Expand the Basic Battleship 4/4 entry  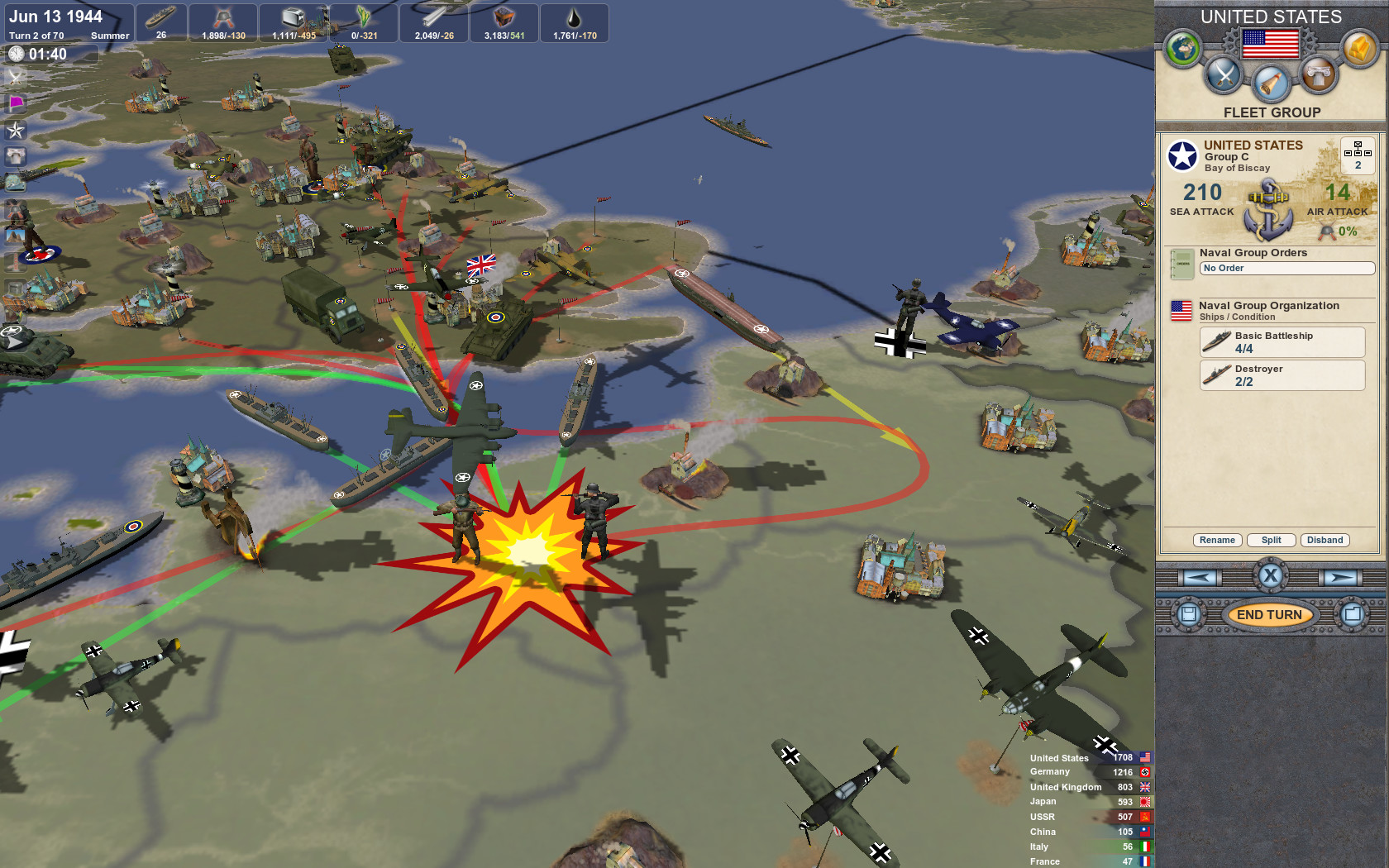1282,341
